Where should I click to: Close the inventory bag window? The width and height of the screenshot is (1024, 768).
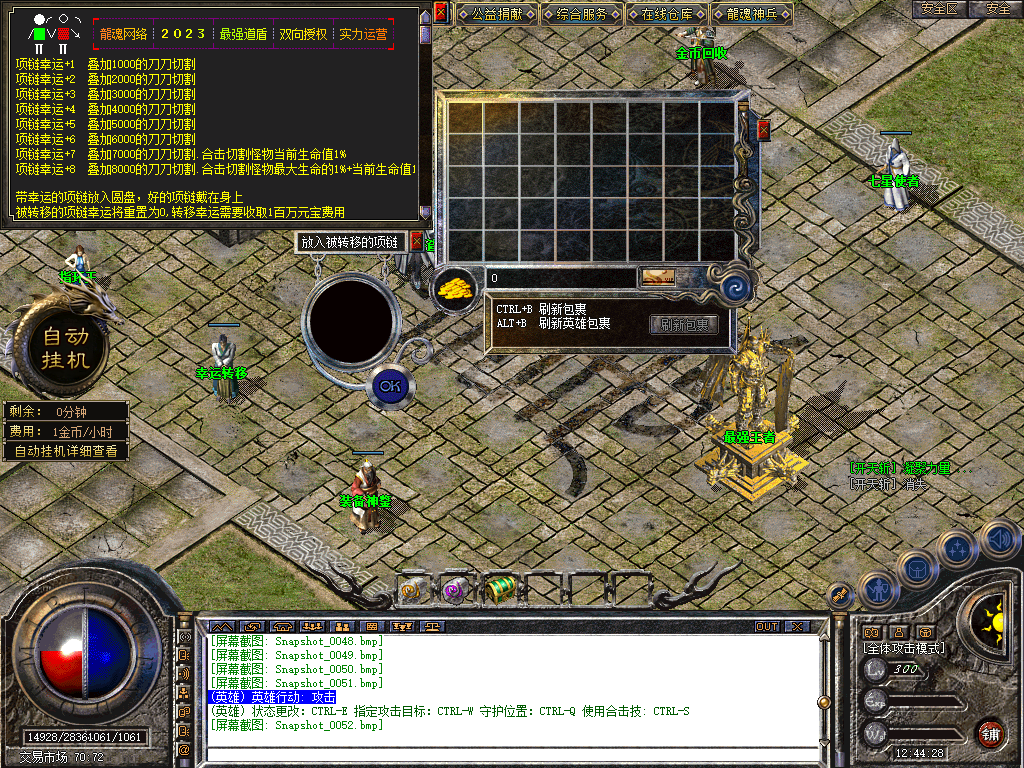(764, 130)
